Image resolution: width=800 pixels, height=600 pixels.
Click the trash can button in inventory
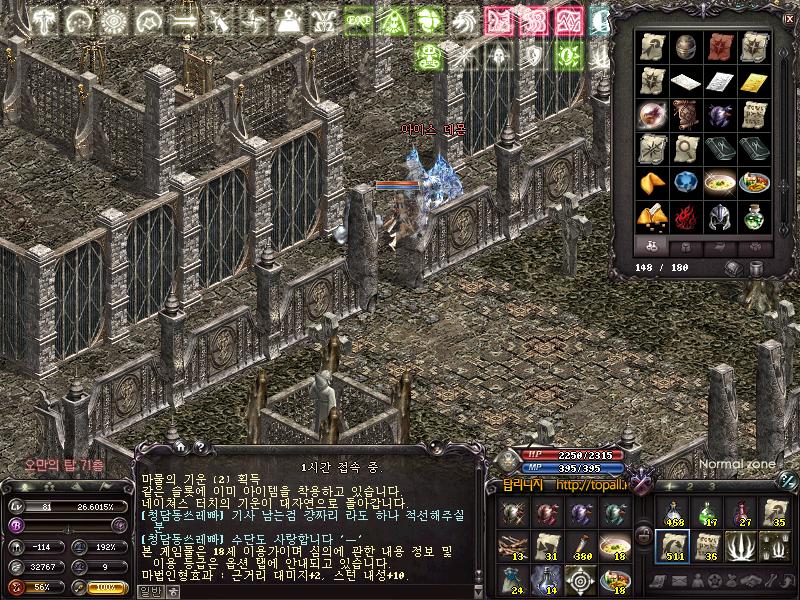756,268
